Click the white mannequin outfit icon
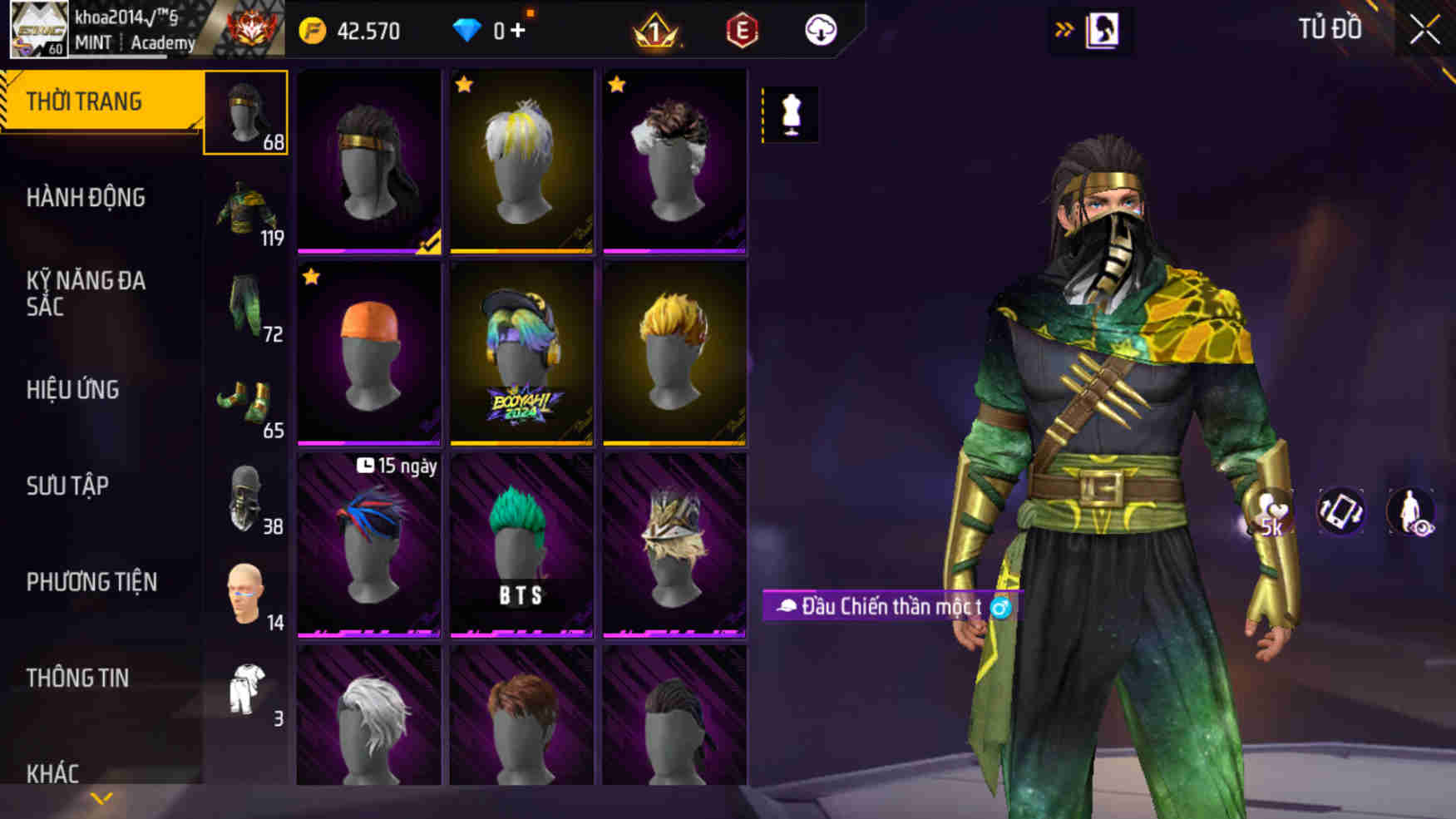Screen dimensions: 1456x819 pyautogui.click(x=791, y=114)
